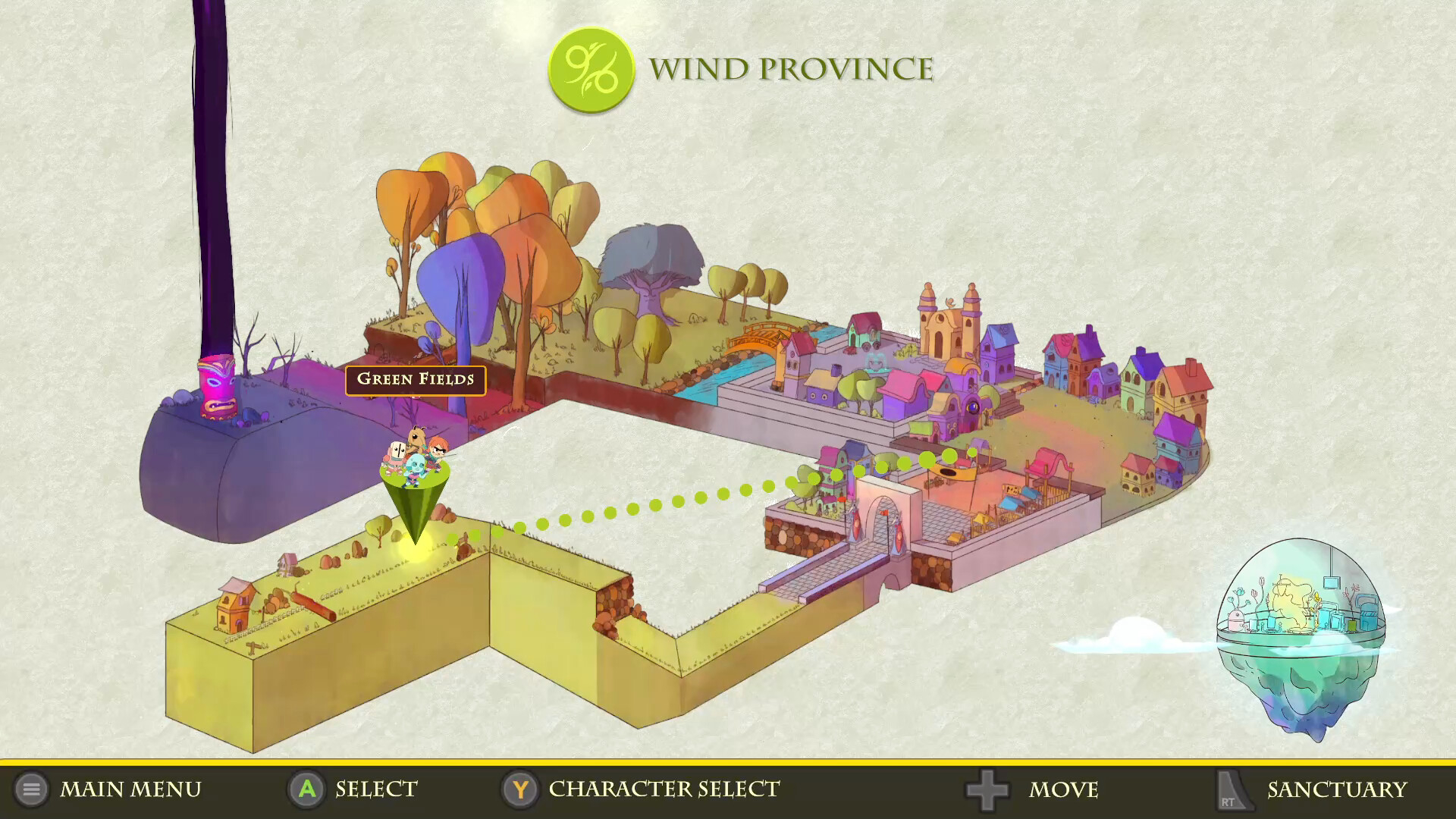Click the Wind Province green emblem

click(x=591, y=70)
